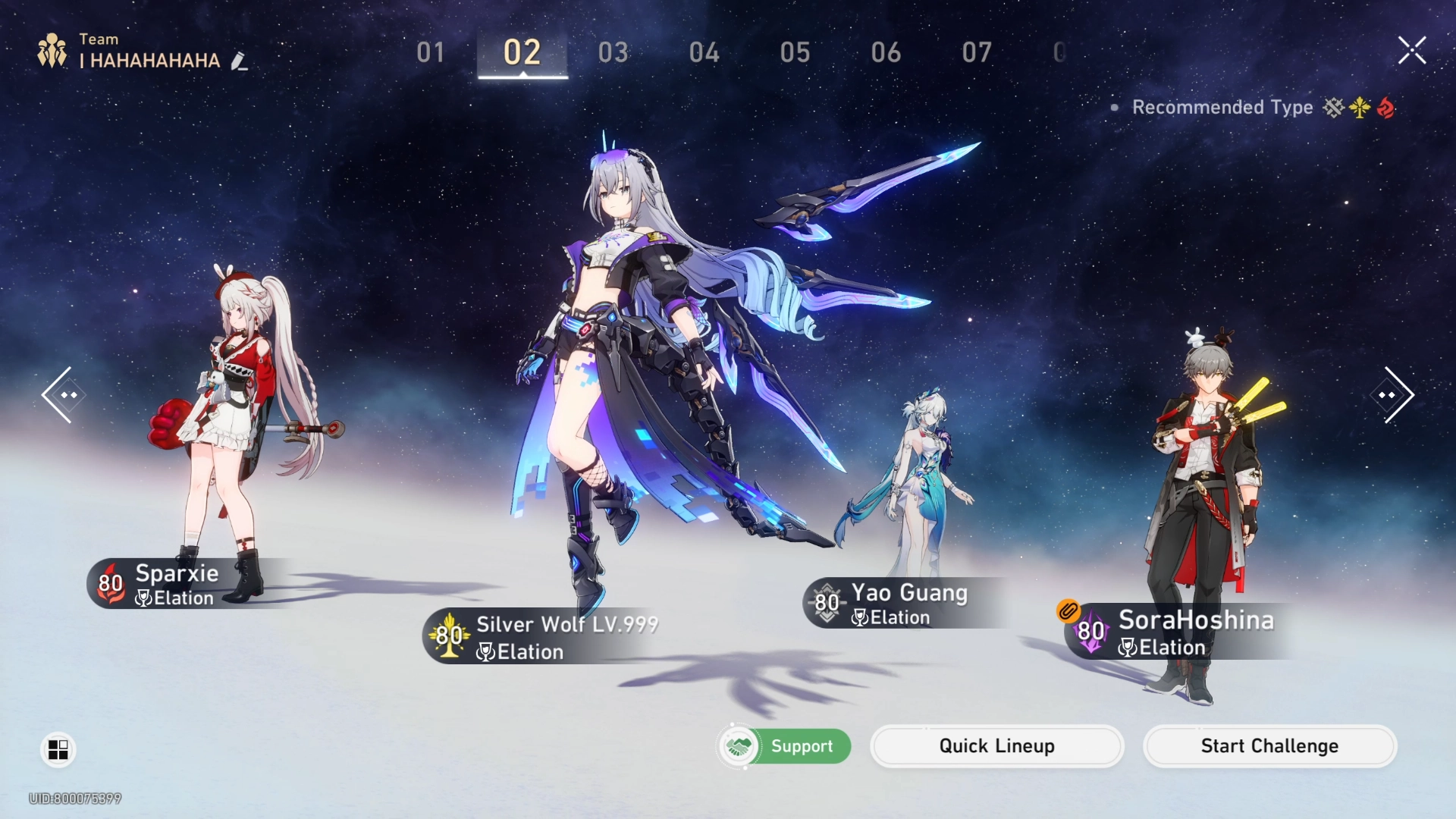The image size is (1456, 819).
Task: Edit the team name HAHAHAHAHA
Action: [240, 61]
